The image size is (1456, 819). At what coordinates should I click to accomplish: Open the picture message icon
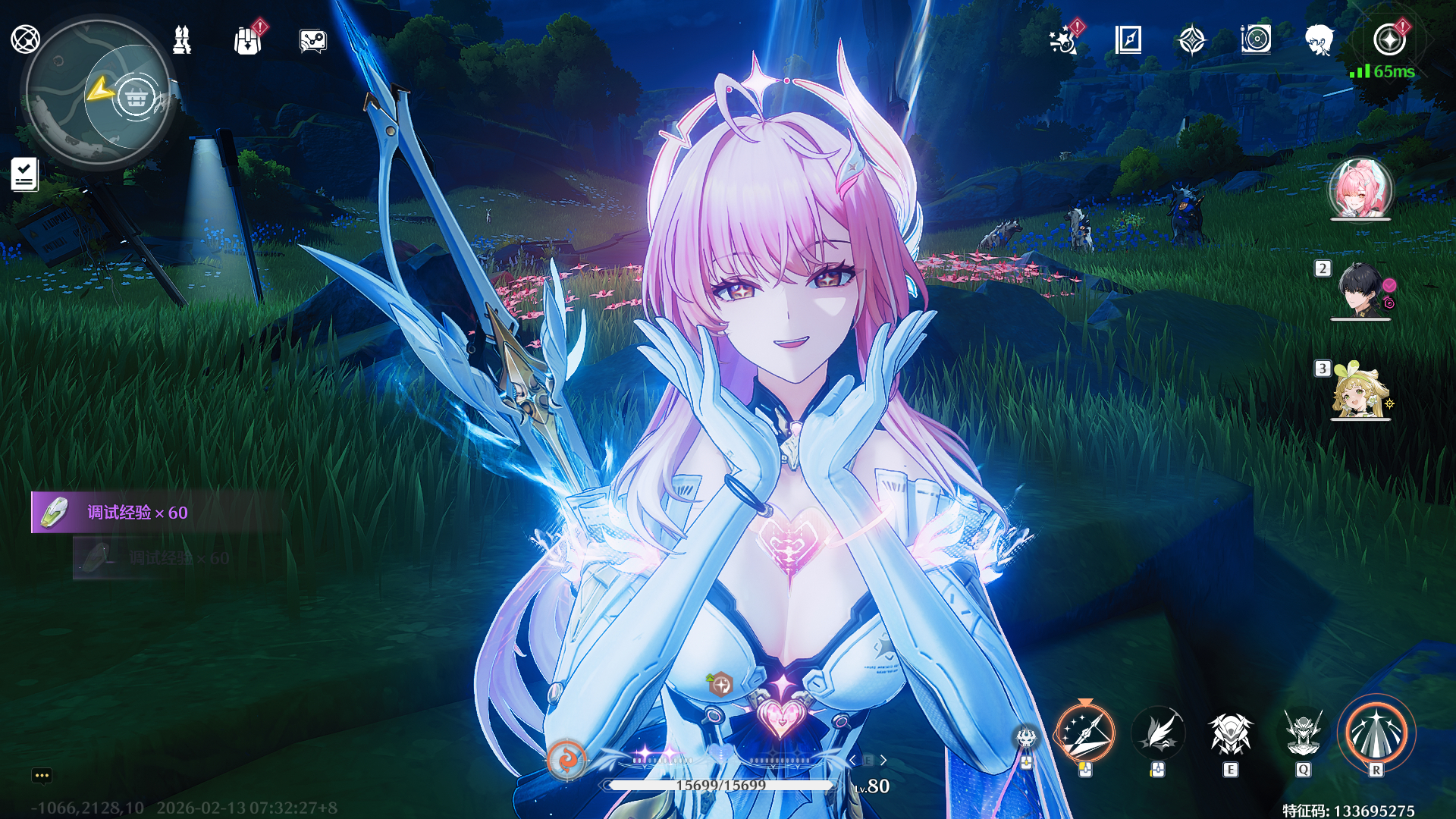point(312,41)
